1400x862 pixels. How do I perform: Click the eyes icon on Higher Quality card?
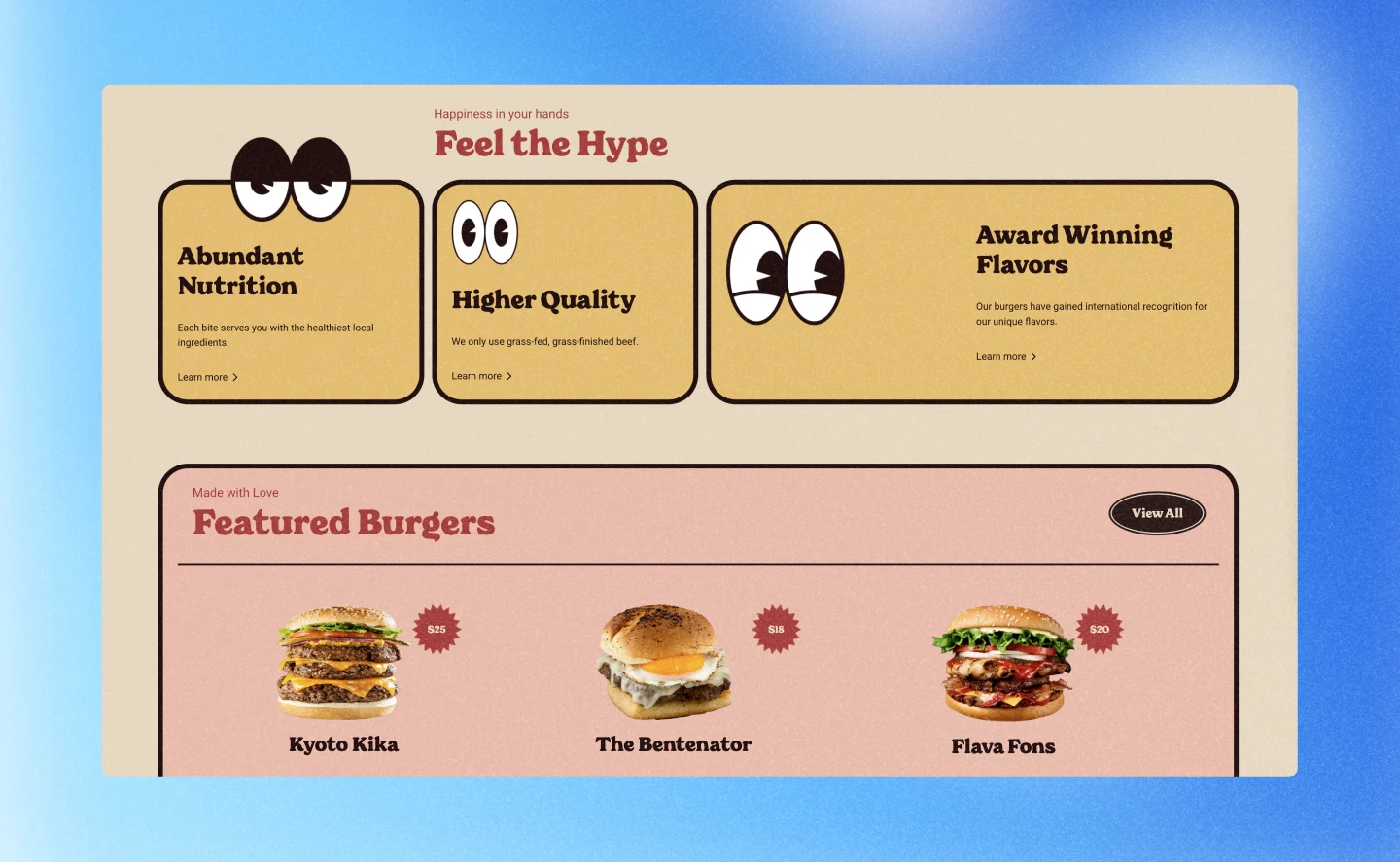pos(485,232)
